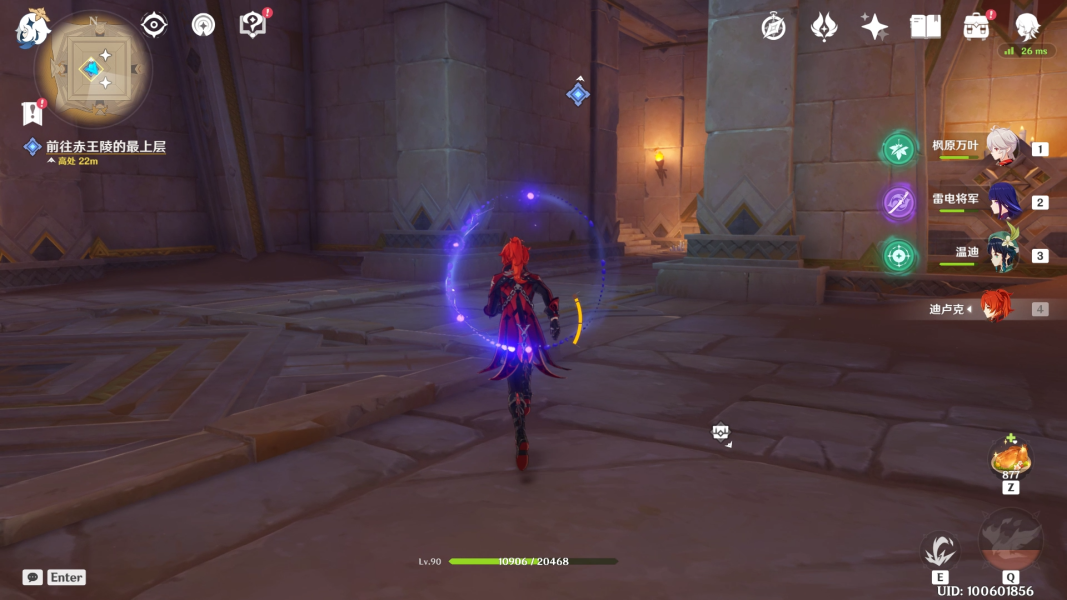The height and width of the screenshot is (600, 1067).
Task: Open the compass events icon
Action: [x=773, y=27]
